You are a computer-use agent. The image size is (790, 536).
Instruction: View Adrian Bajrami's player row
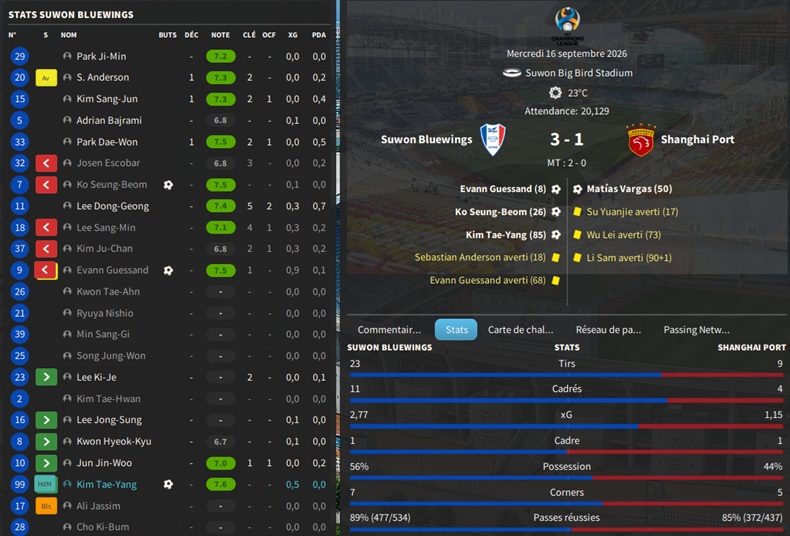coord(111,120)
